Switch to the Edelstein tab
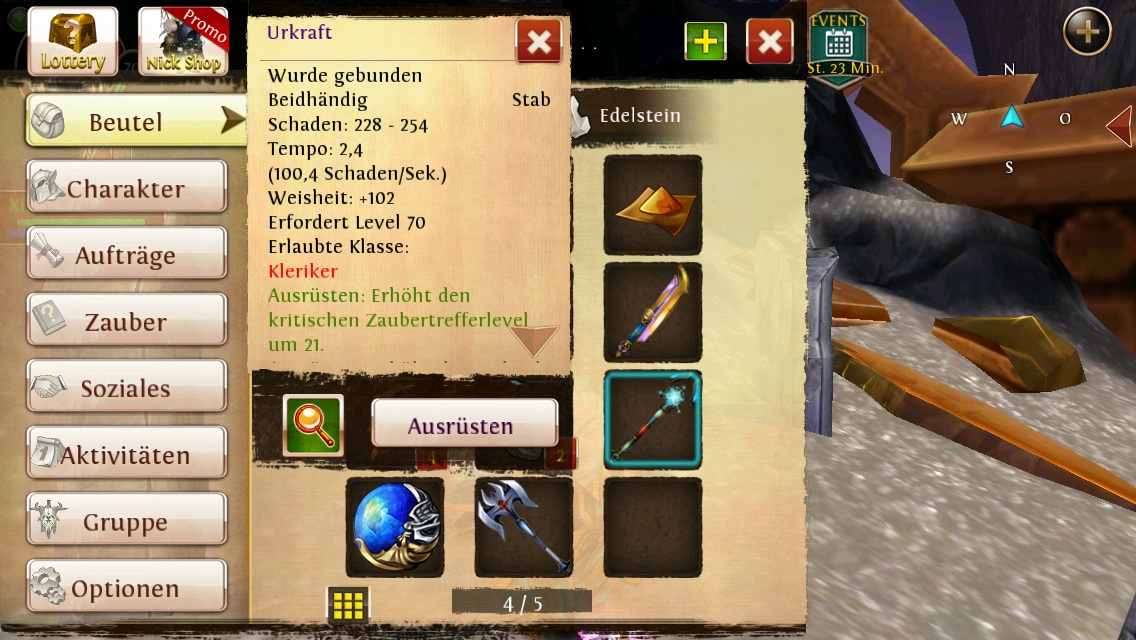Screen dimensions: 1136x640 [638, 116]
